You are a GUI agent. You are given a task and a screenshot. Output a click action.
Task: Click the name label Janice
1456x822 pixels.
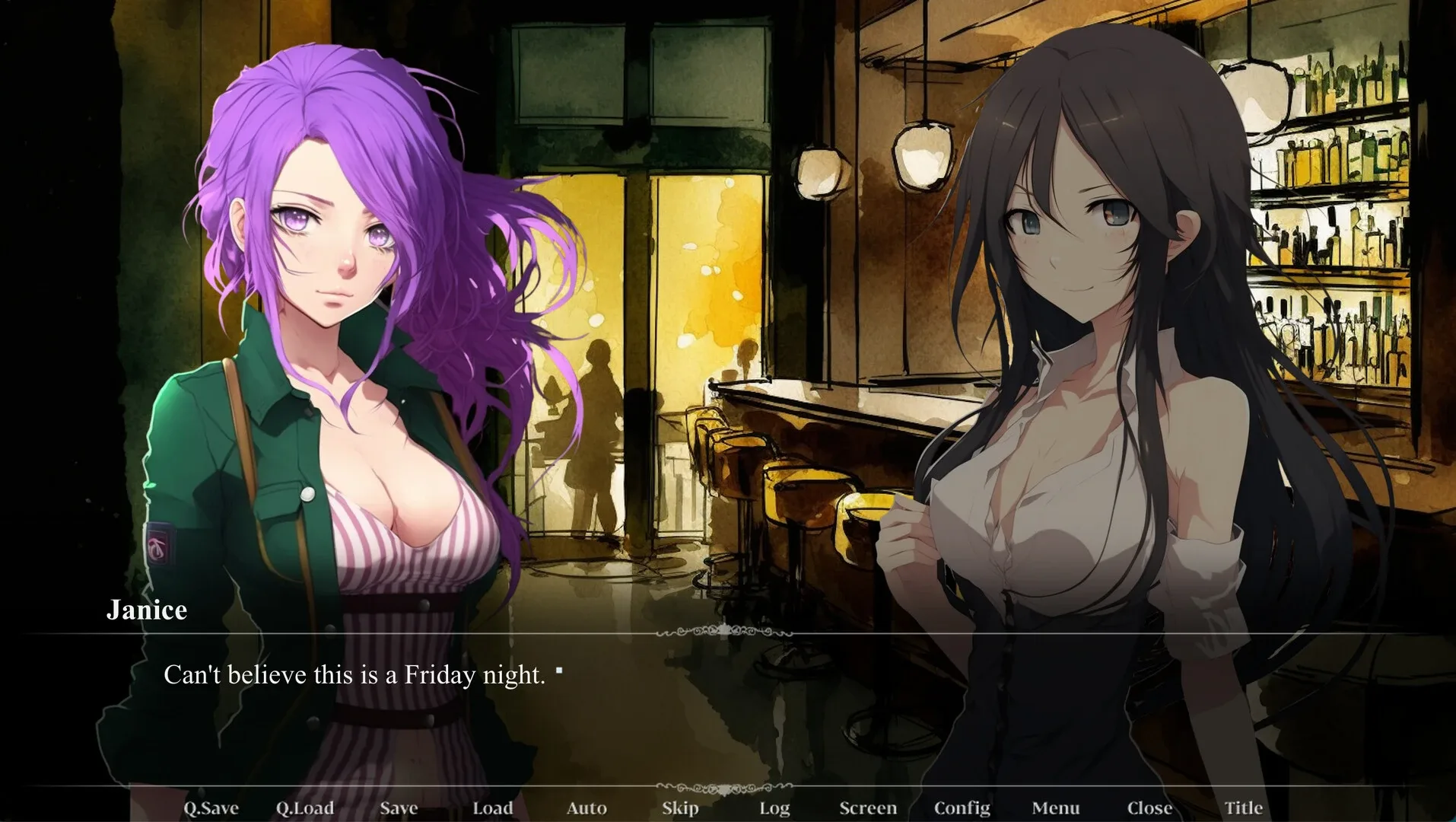pyautogui.click(x=147, y=610)
